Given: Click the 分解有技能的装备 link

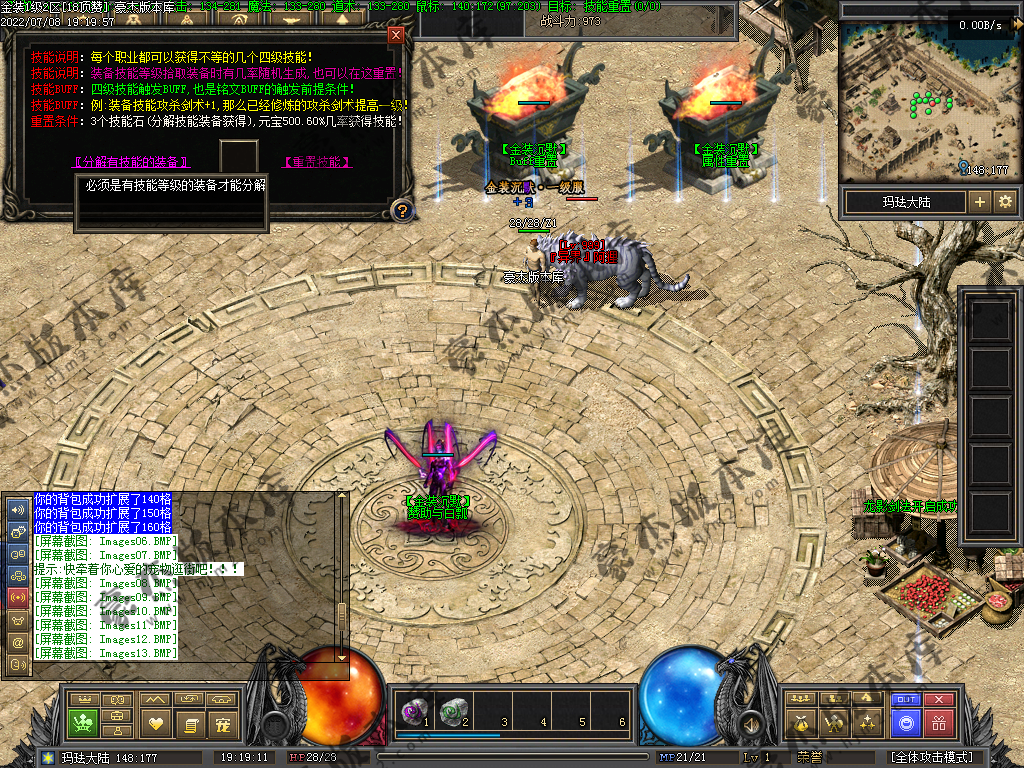Looking at the screenshot, I should [131, 161].
